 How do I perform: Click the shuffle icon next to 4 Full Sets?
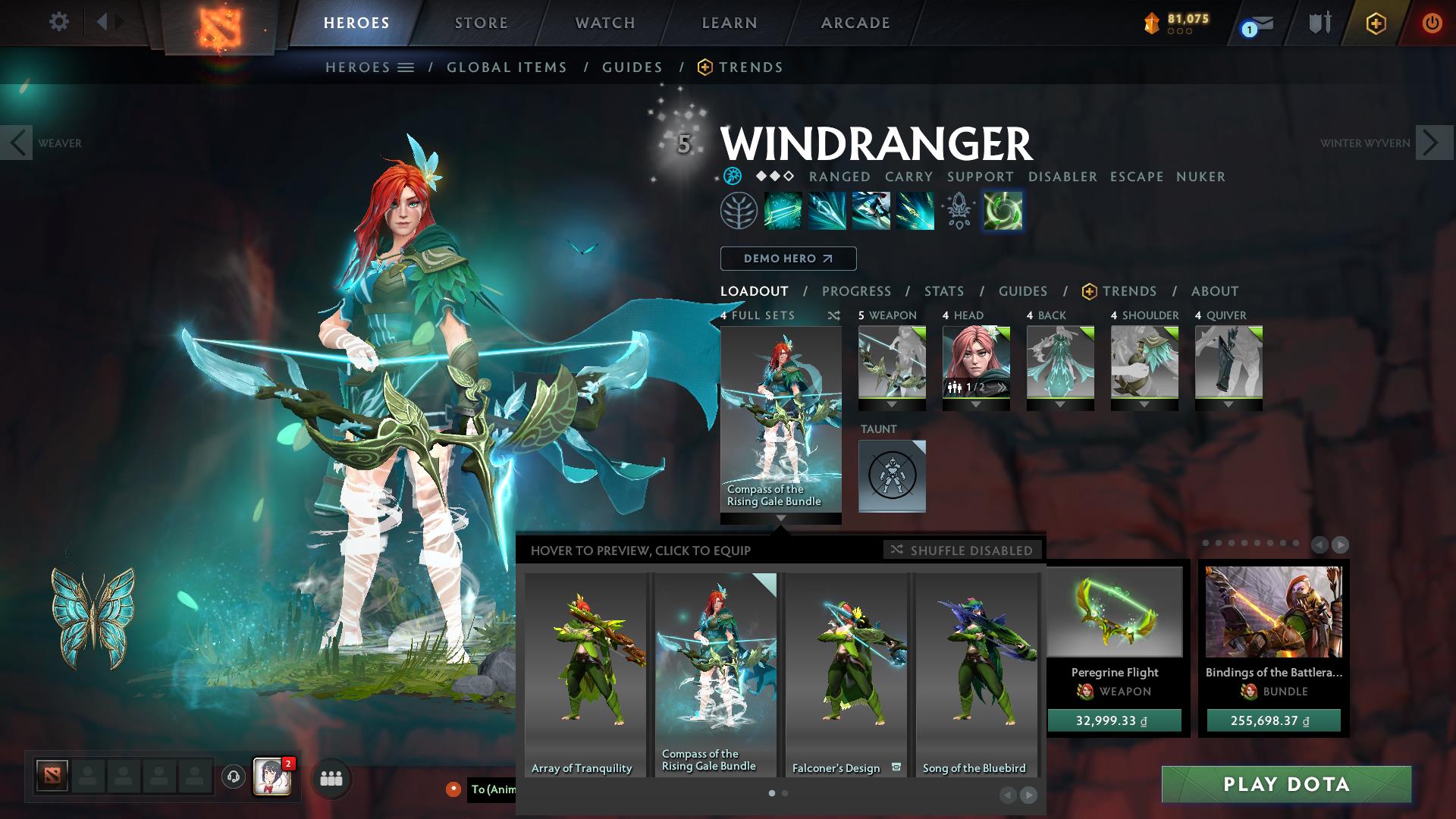pos(833,316)
